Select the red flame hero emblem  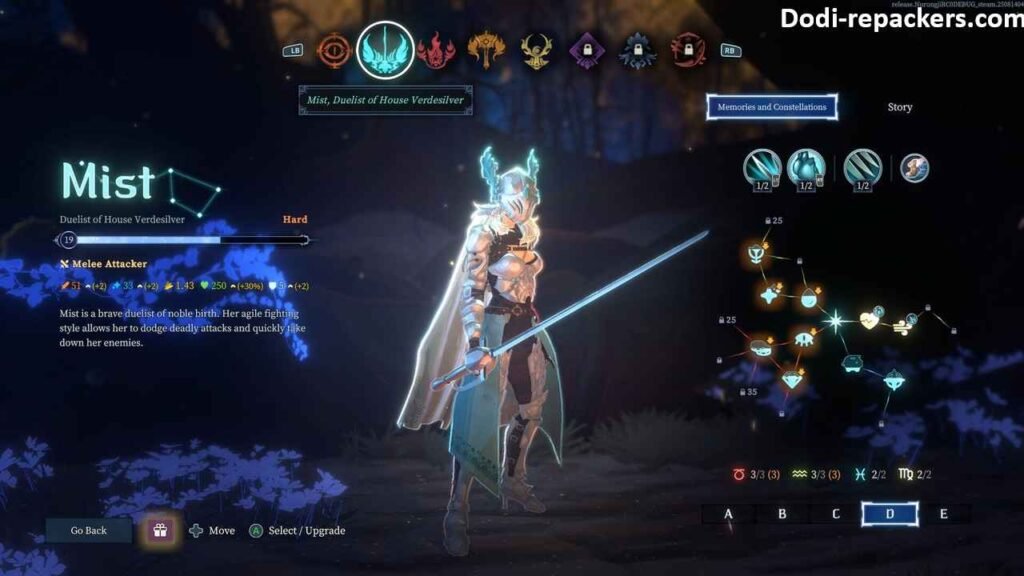(436, 51)
